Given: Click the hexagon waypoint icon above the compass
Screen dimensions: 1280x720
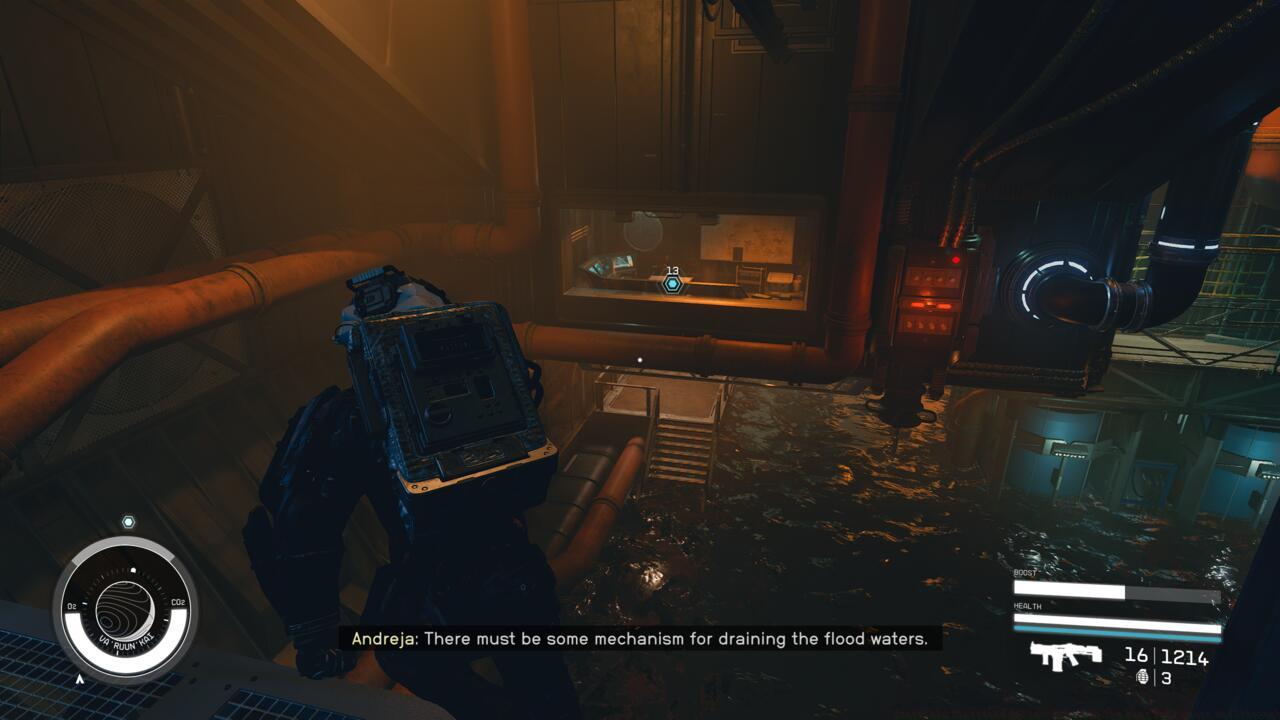Looking at the screenshot, I should coord(127,520).
